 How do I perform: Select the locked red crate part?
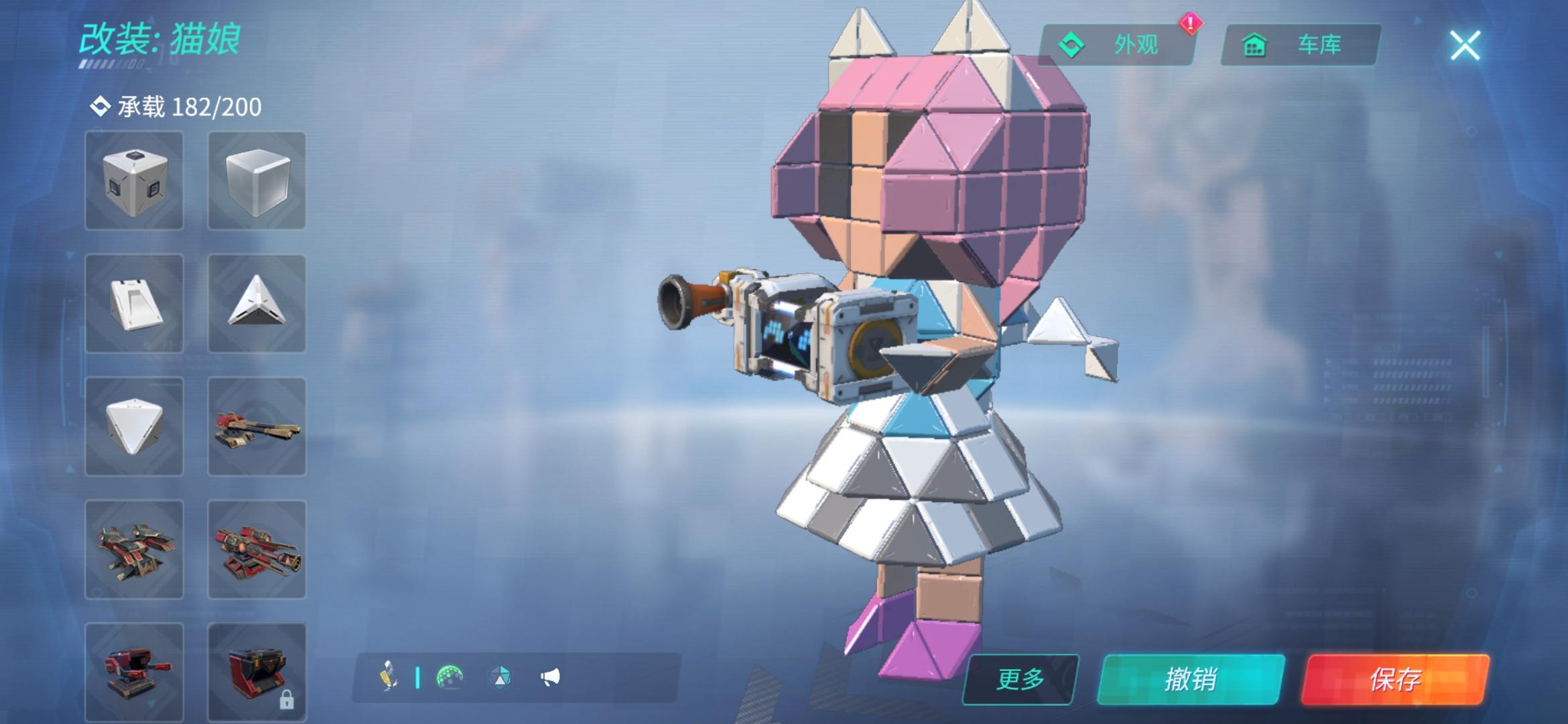(x=257, y=670)
